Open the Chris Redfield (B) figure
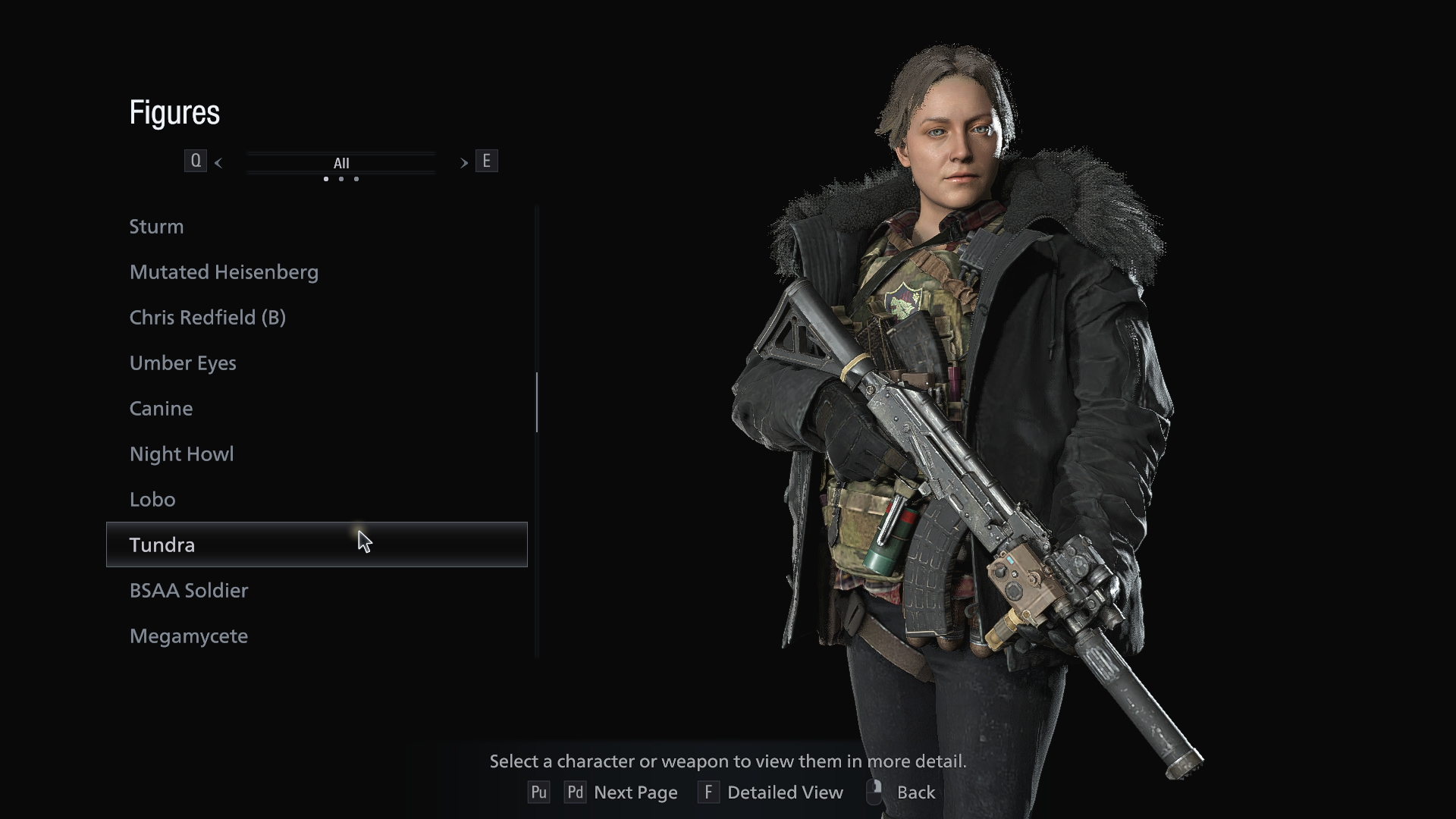 [x=207, y=318]
